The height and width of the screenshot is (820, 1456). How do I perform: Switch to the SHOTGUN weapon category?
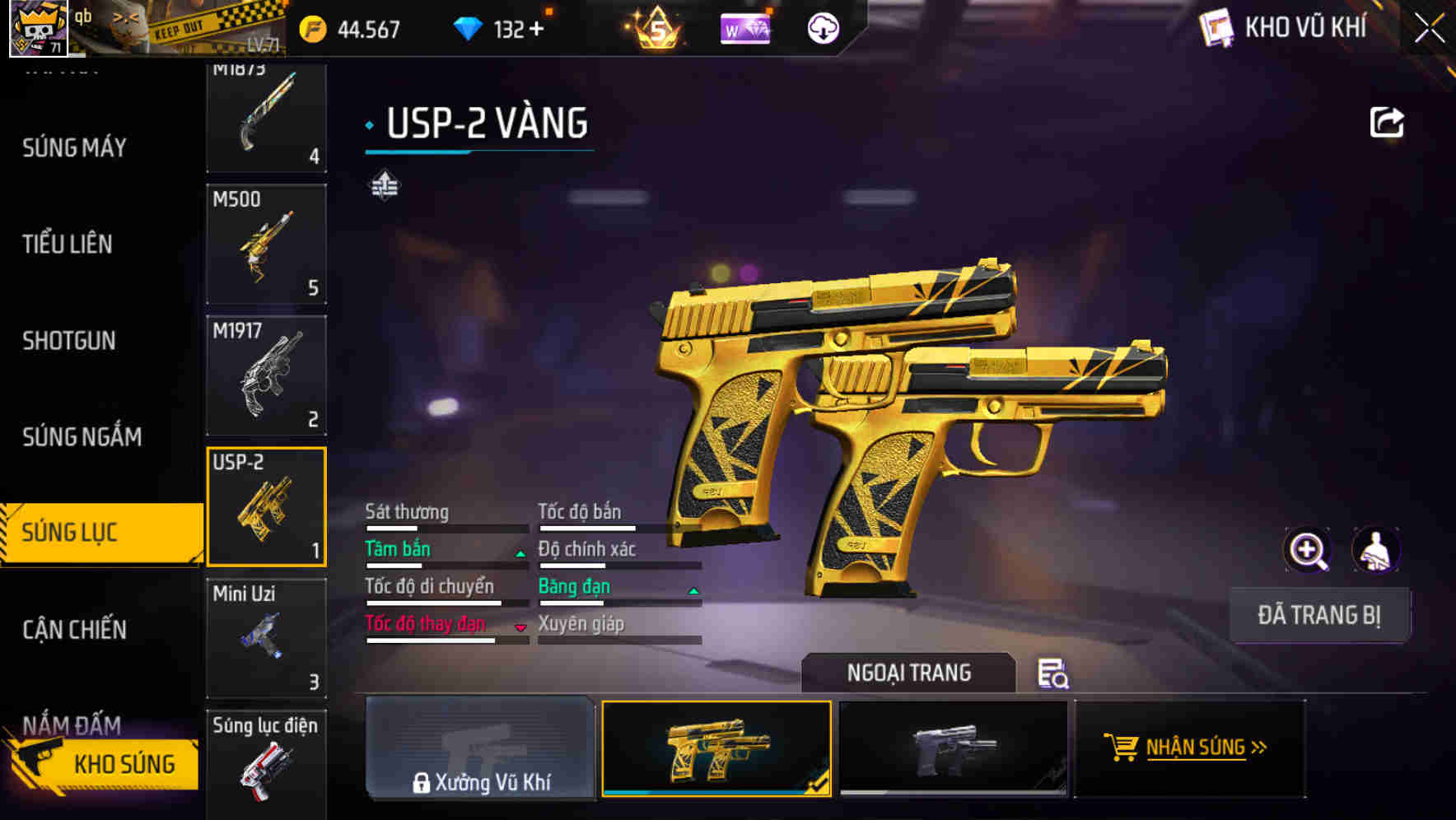point(68,340)
